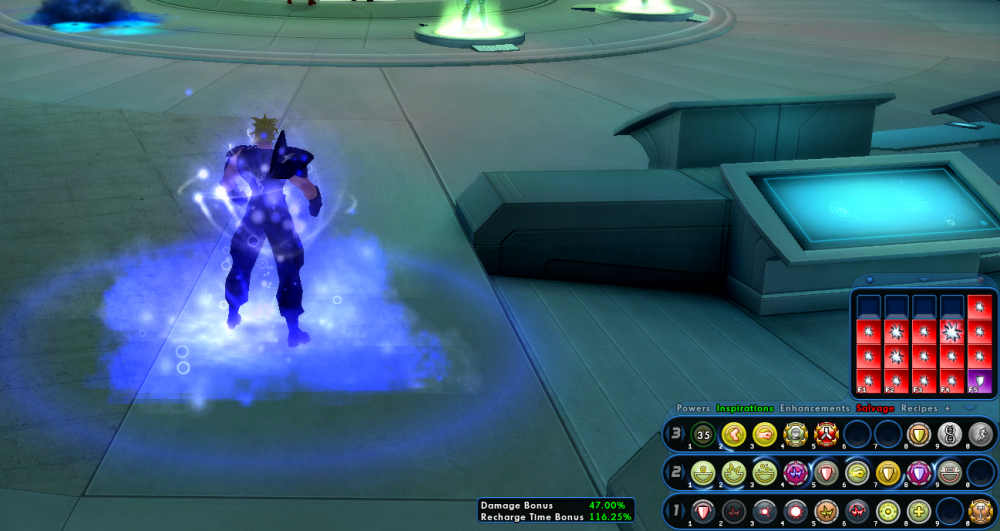Activate the level 35 power icon
The width and height of the screenshot is (1000, 531).
(x=702, y=434)
